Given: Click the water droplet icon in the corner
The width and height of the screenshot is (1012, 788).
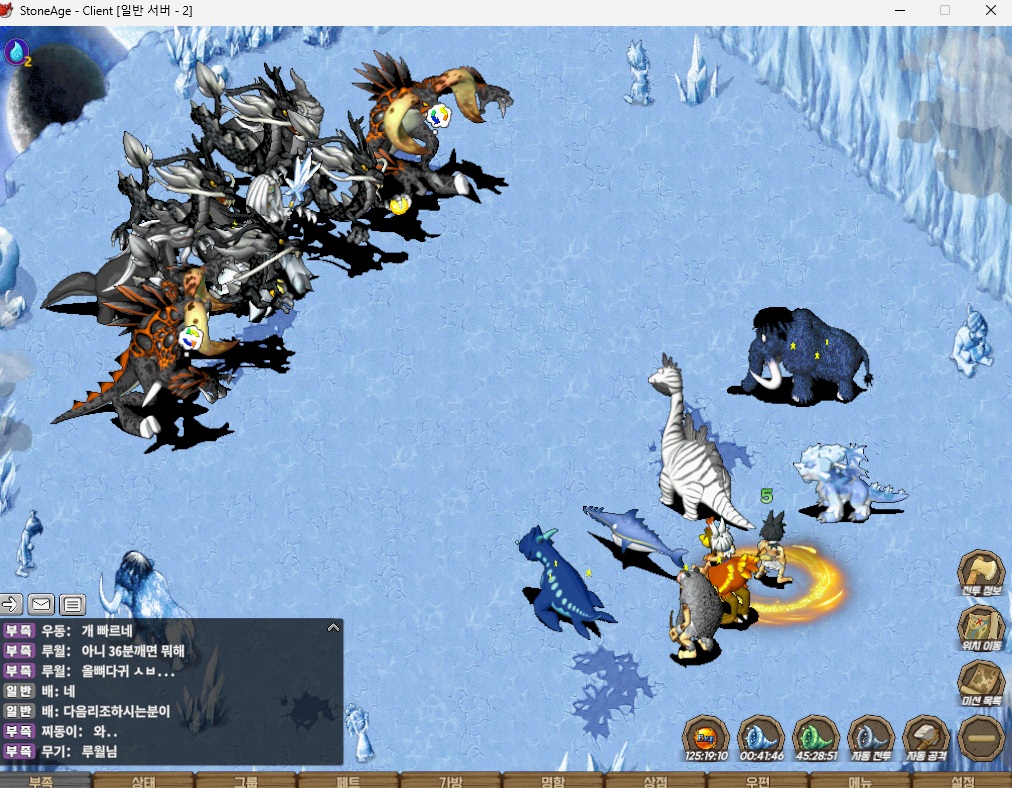Looking at the screenshot, I should pyautogui.click(x=17, y=52).
